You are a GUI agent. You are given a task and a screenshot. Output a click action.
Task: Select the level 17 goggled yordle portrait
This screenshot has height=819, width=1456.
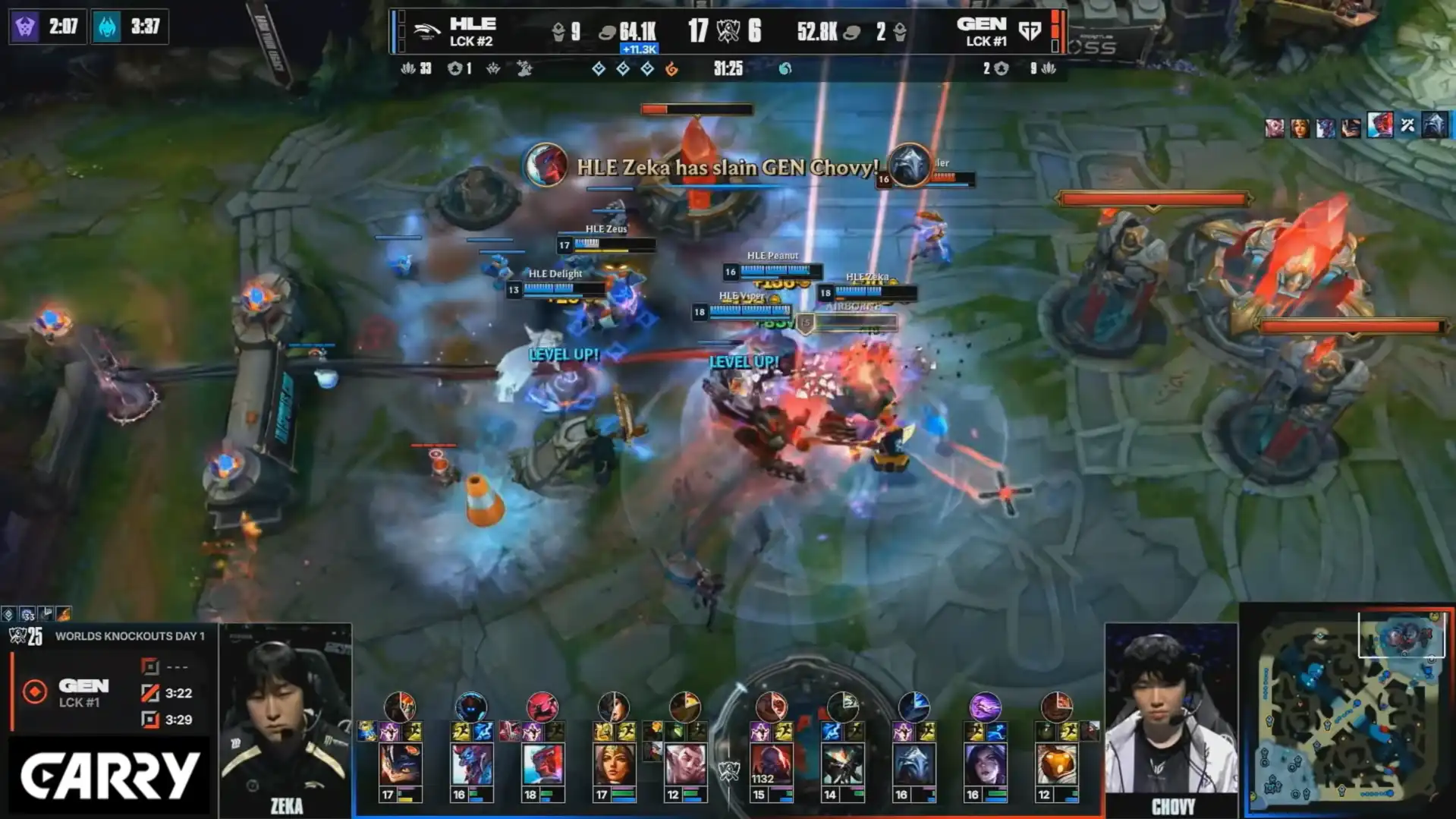(x=400, y=765)
